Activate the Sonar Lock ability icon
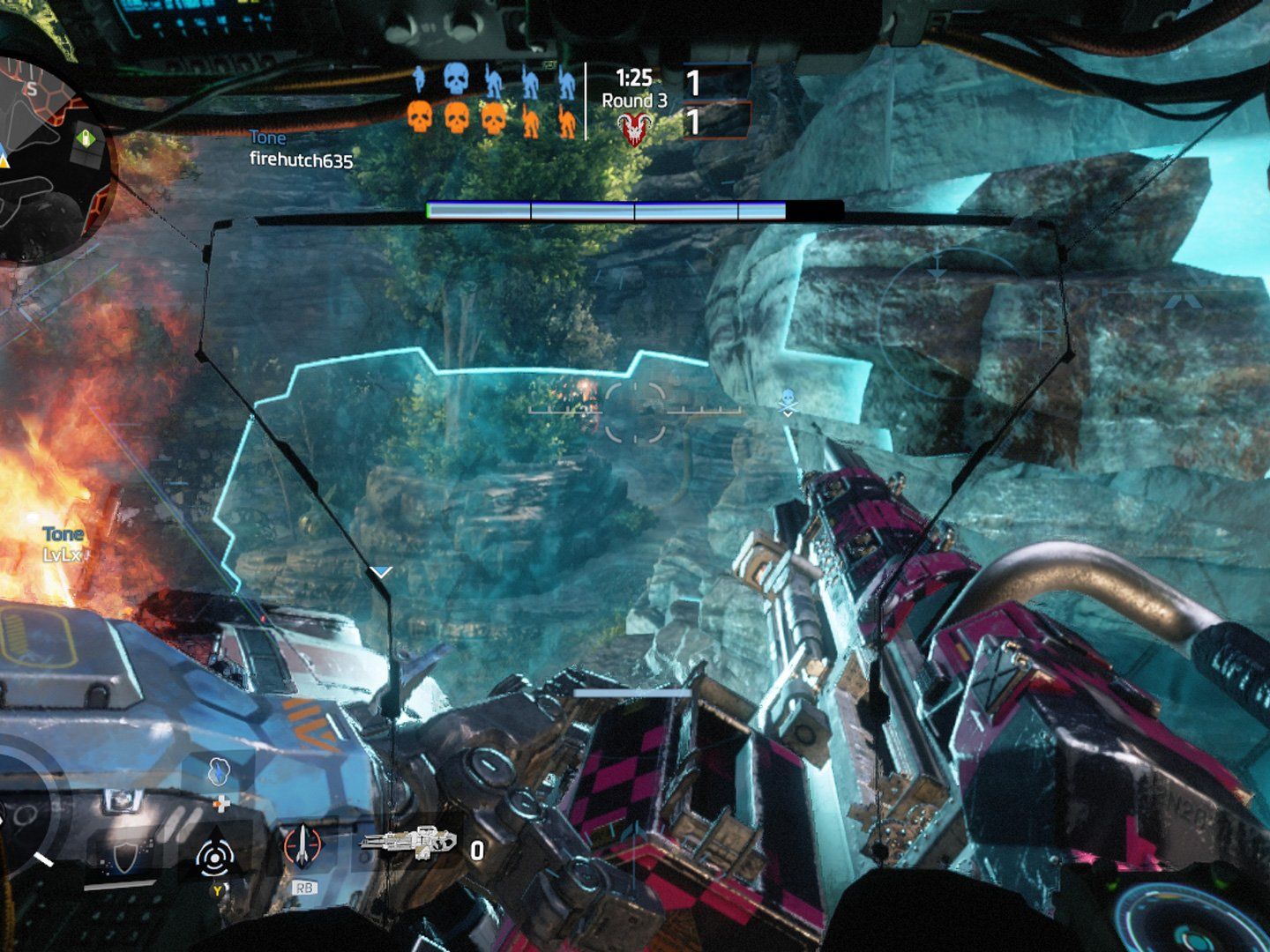Screen dimensions: 1270x952 pyautogui.click(x=215, y=857)
